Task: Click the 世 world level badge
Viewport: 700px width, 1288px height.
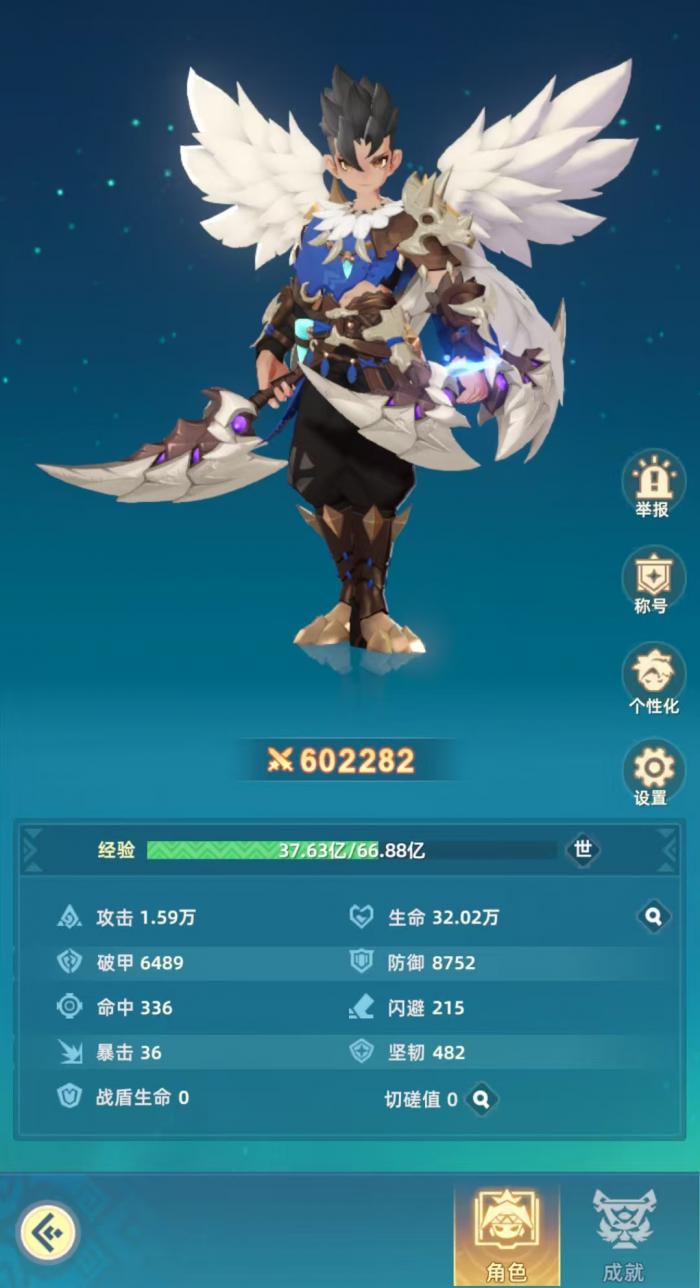Action: 583,850
